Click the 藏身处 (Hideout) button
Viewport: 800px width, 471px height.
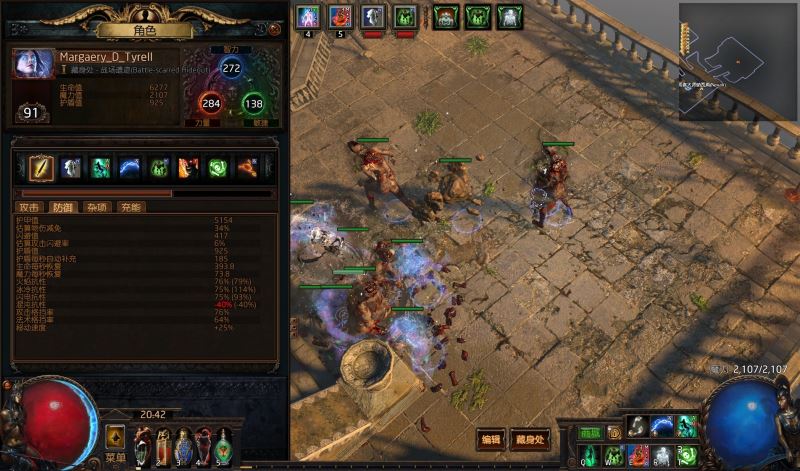(529, 439)
